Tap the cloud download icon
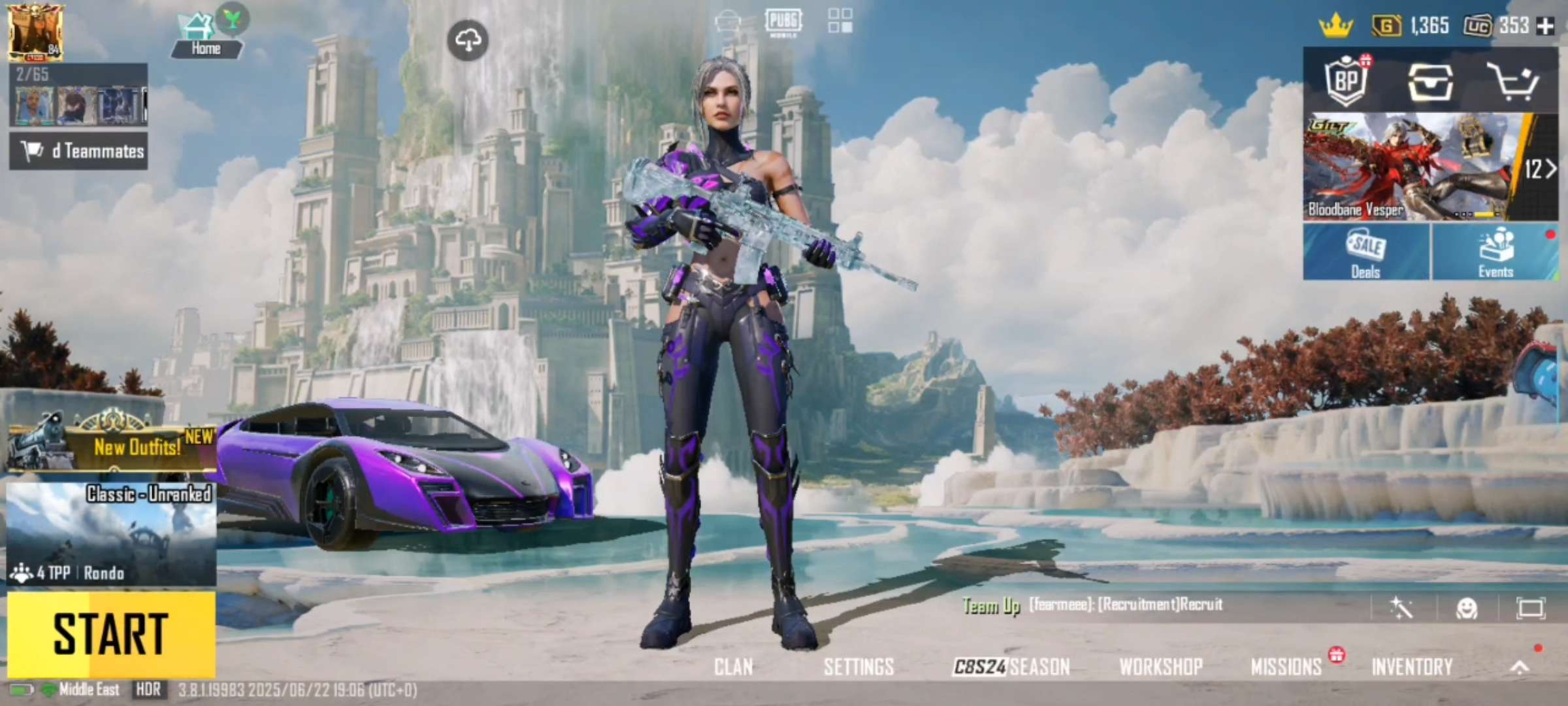Viewport: 1568px width, 706px height. (468, 41)
